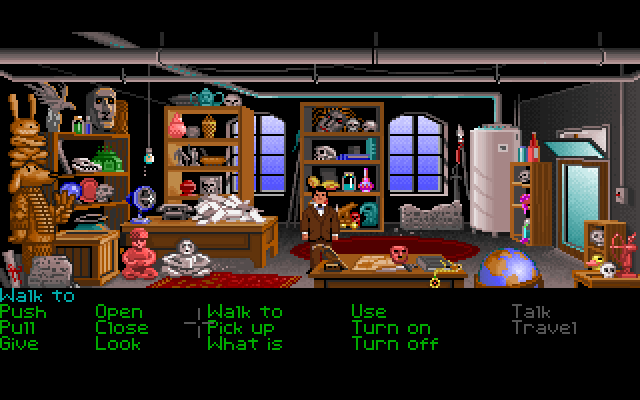Choose the Turn on verb

coord(391,328)
